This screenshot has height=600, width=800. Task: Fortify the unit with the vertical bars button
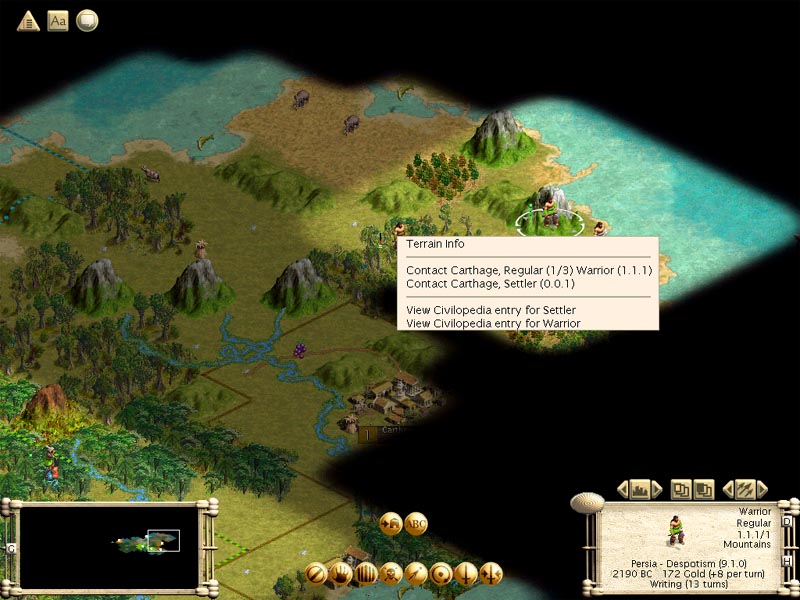click(x=366, y=574)
